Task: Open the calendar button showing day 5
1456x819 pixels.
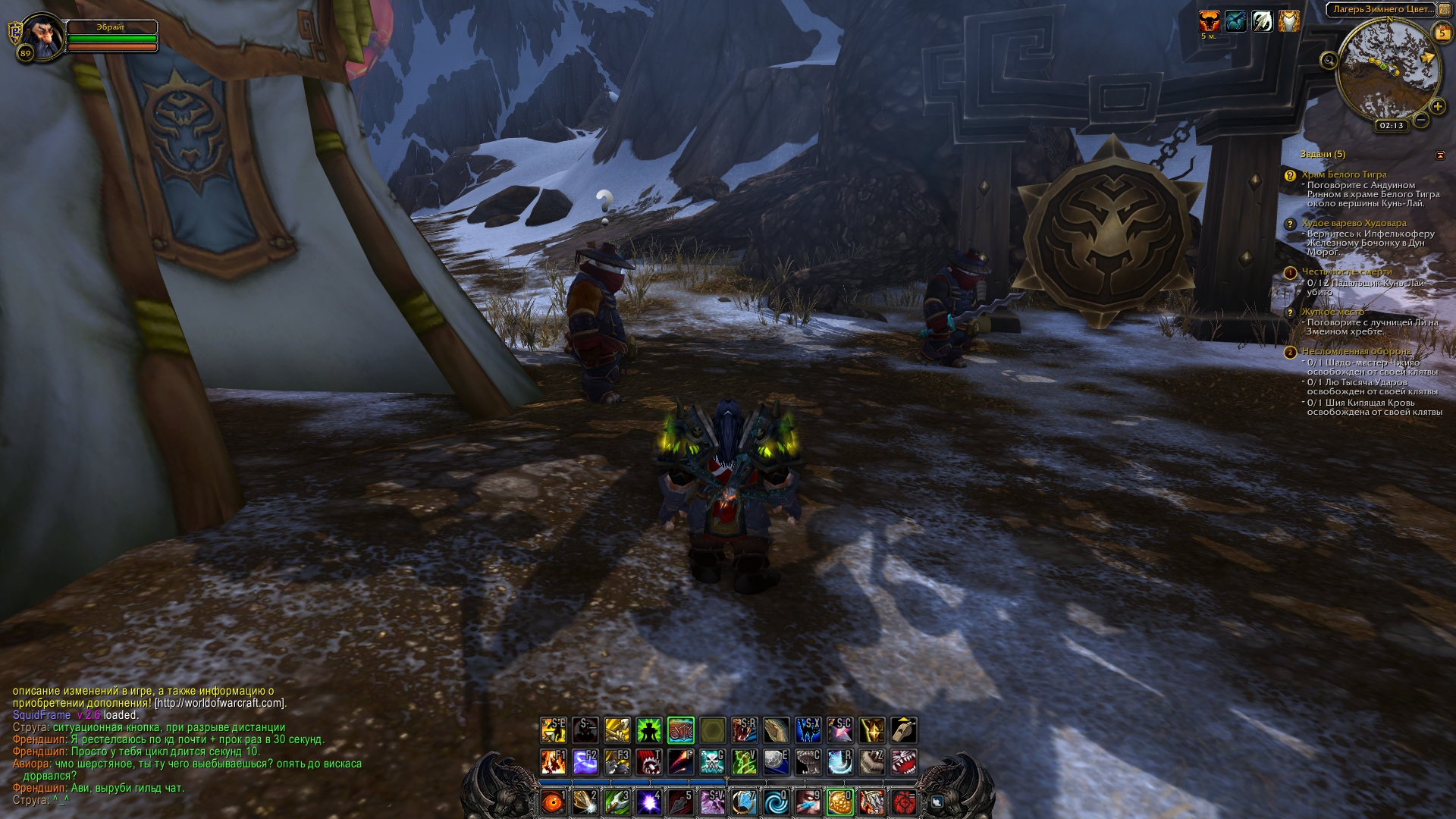Action: pos(1442,33)
